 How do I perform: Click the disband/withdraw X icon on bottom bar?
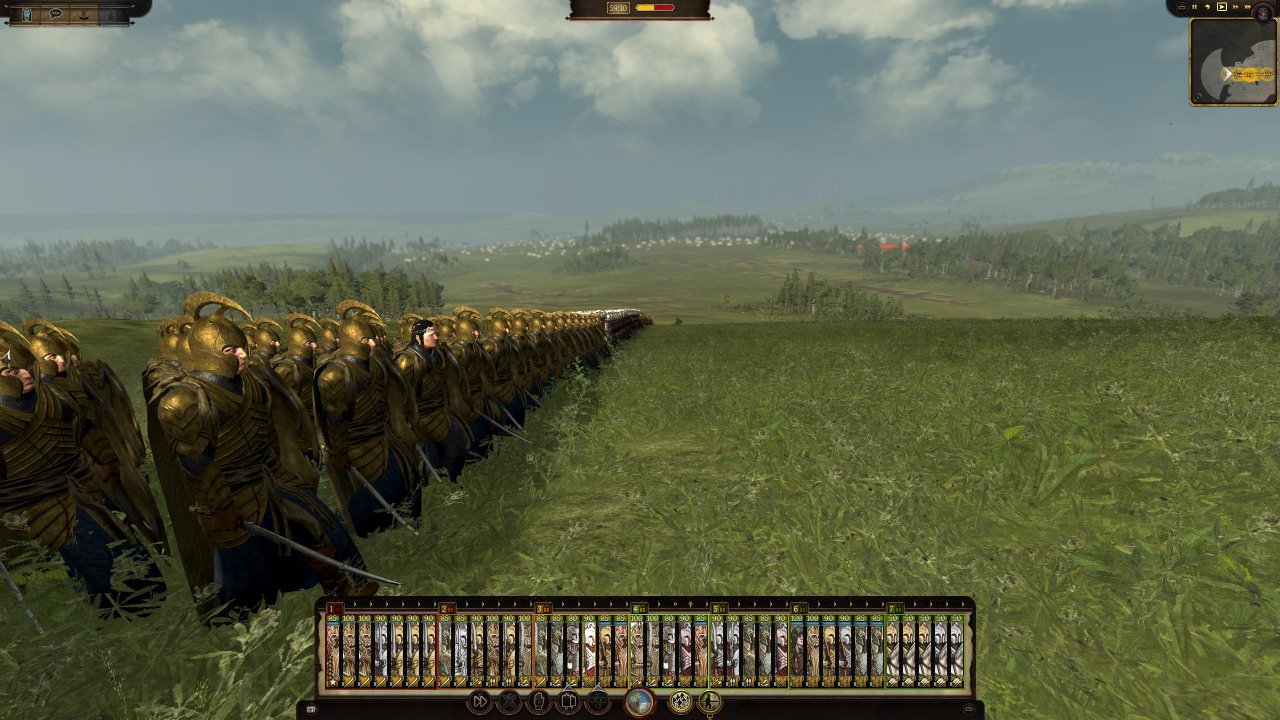509,701
